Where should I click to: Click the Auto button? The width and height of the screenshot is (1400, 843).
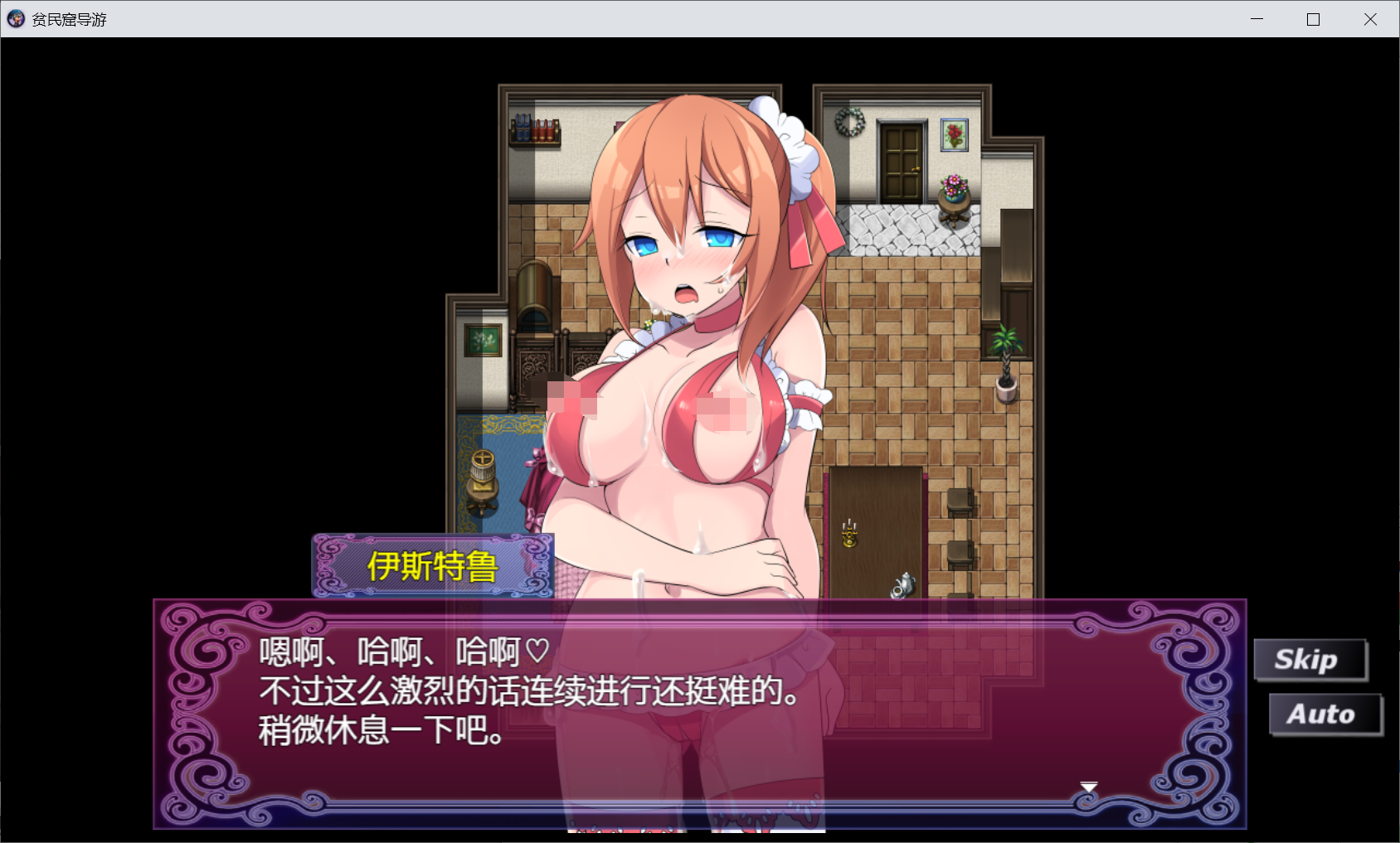1325,714
